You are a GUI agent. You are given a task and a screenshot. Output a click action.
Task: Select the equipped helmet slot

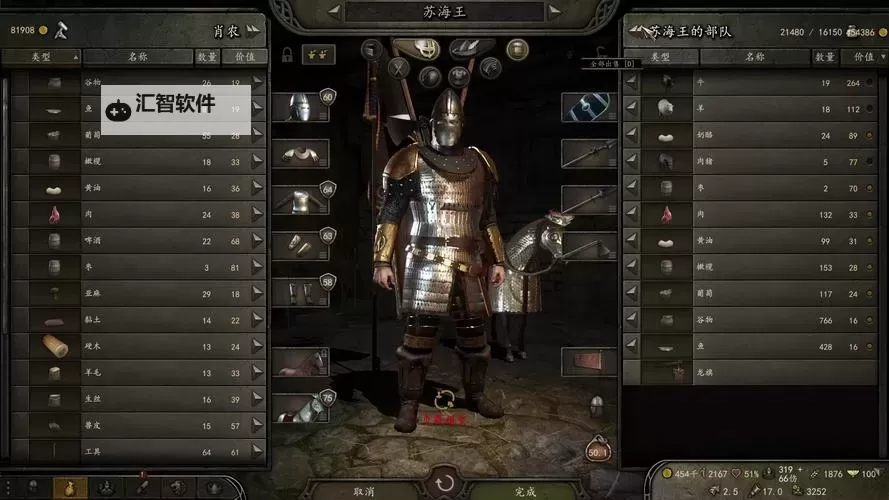click(x=300, y=106)
